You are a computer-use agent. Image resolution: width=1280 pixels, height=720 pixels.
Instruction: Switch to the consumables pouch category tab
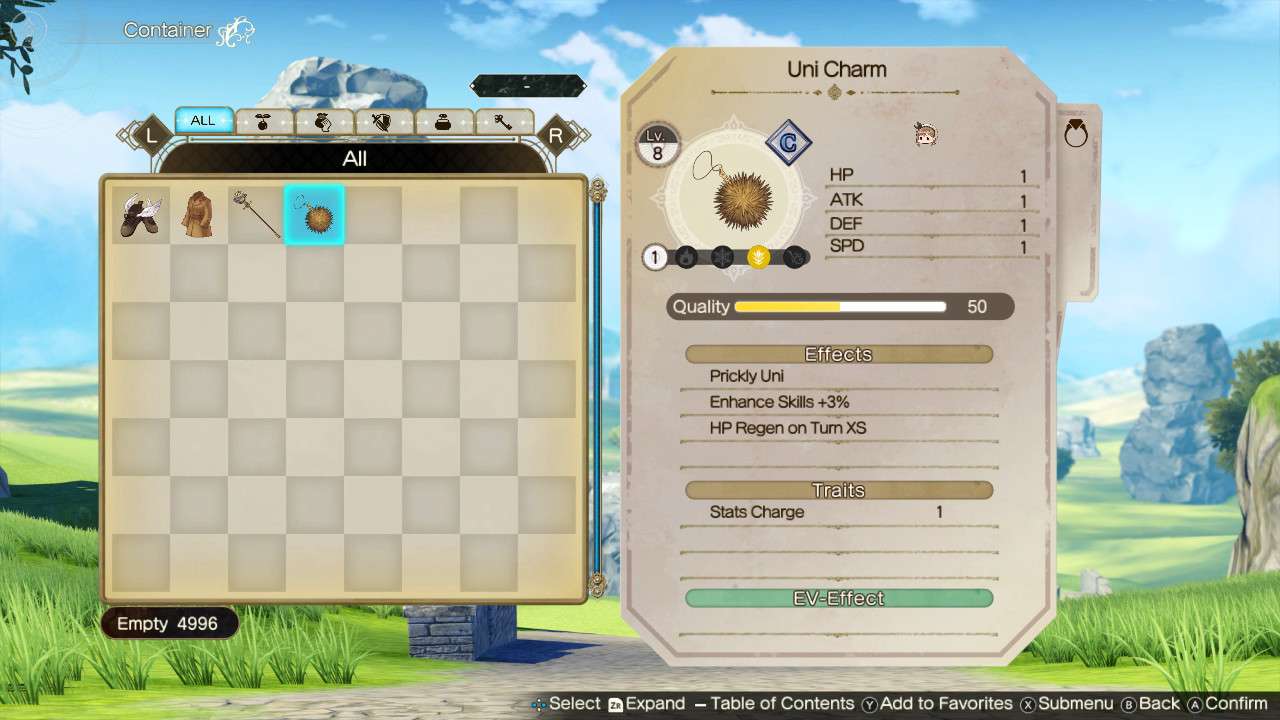[x=320, y=120]
